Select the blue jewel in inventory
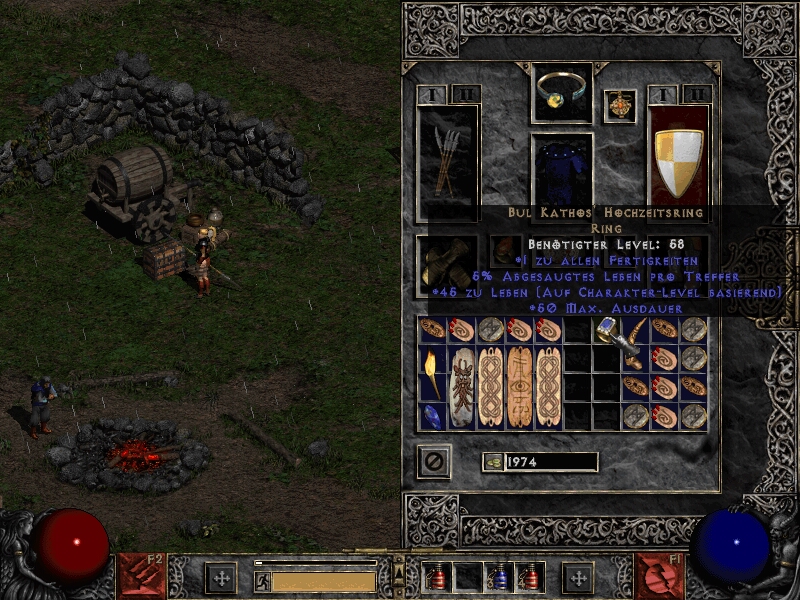The height and width of the screenshot is (600, 800). (x=433, y=415)
